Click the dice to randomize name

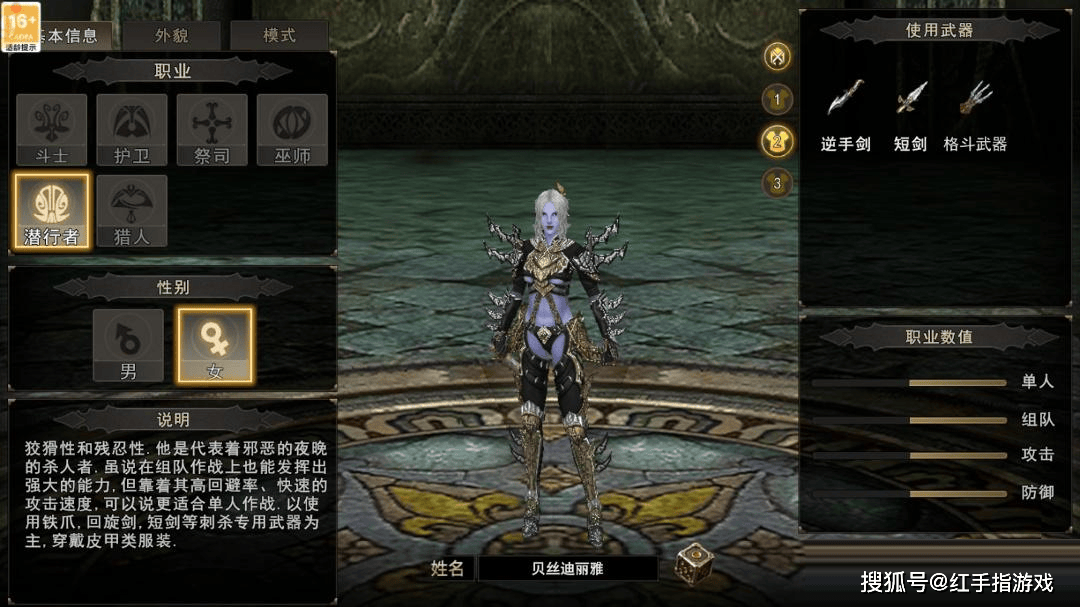[693, 564]
